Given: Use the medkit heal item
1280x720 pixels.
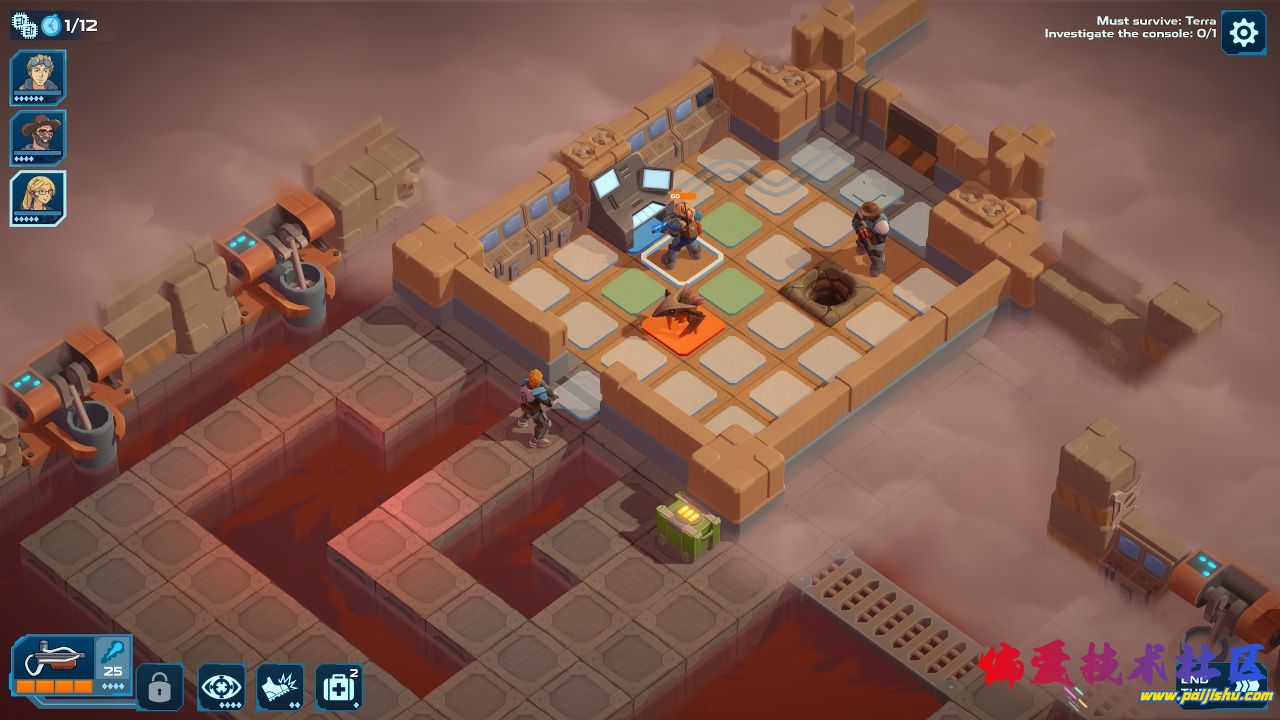Looking at the screenshot, I should pos(339,687).
